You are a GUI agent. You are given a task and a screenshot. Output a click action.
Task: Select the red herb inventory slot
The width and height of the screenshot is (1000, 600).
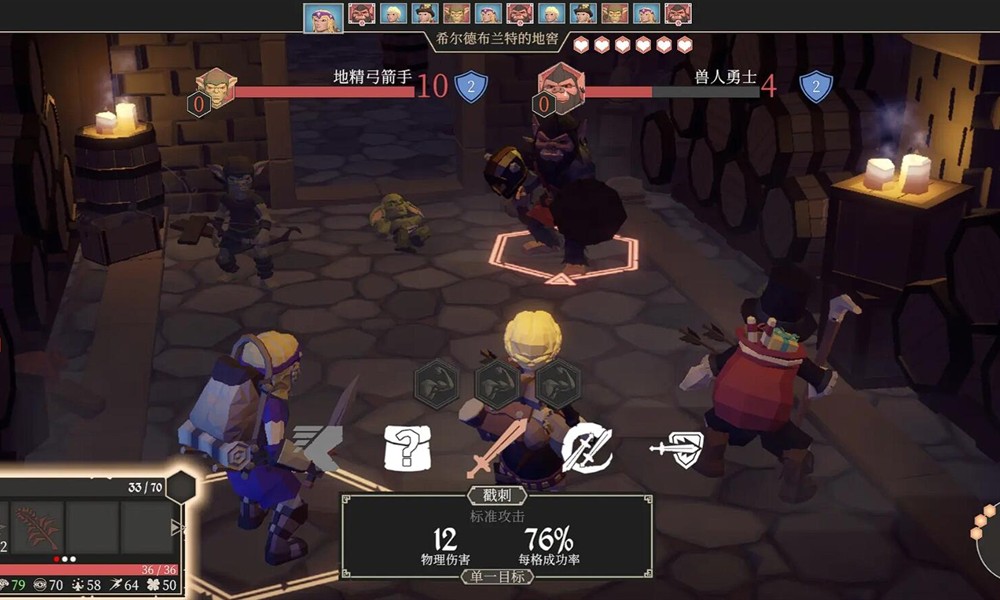point(37,525)
